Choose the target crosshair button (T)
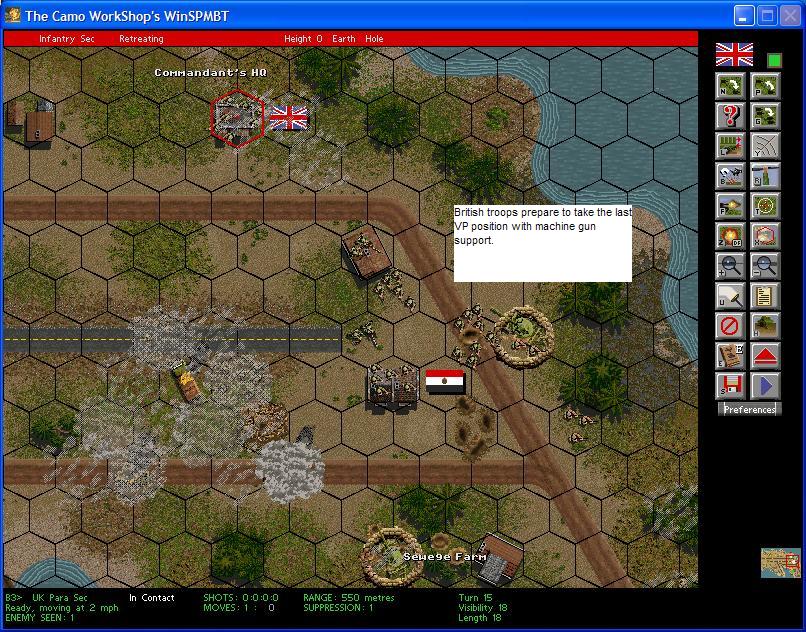The height and width of the screenshot is (632, 806). coord(765,206)
